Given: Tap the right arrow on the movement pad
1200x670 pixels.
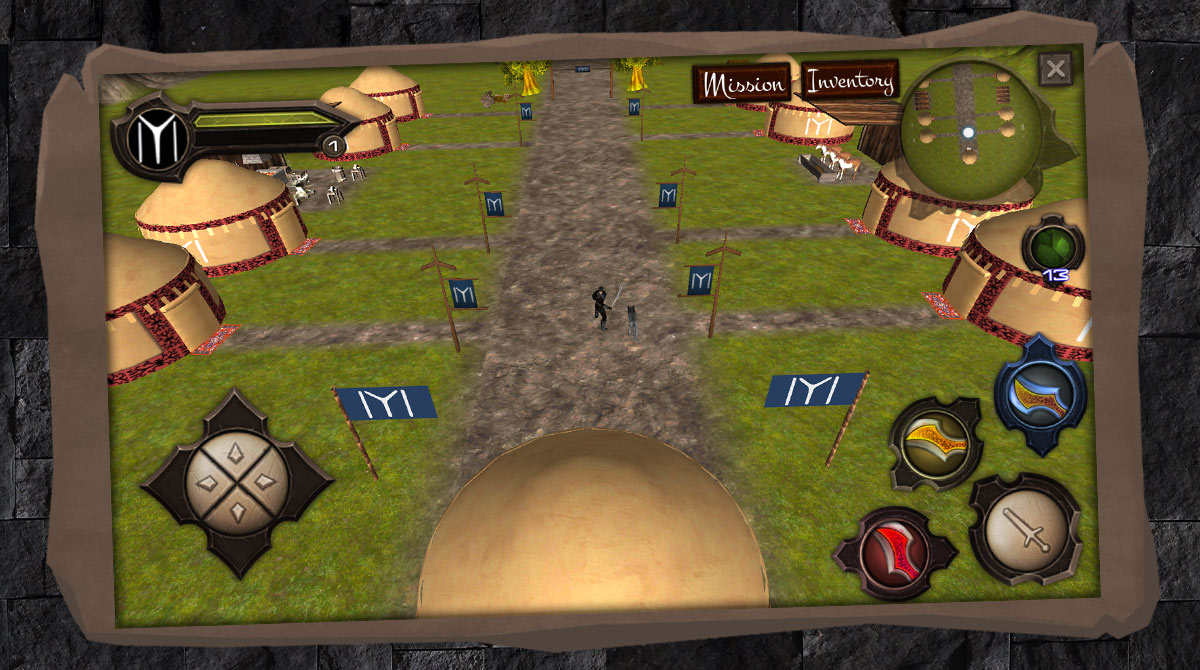Looking at the screenshot, I should click(x=267, y=484).
